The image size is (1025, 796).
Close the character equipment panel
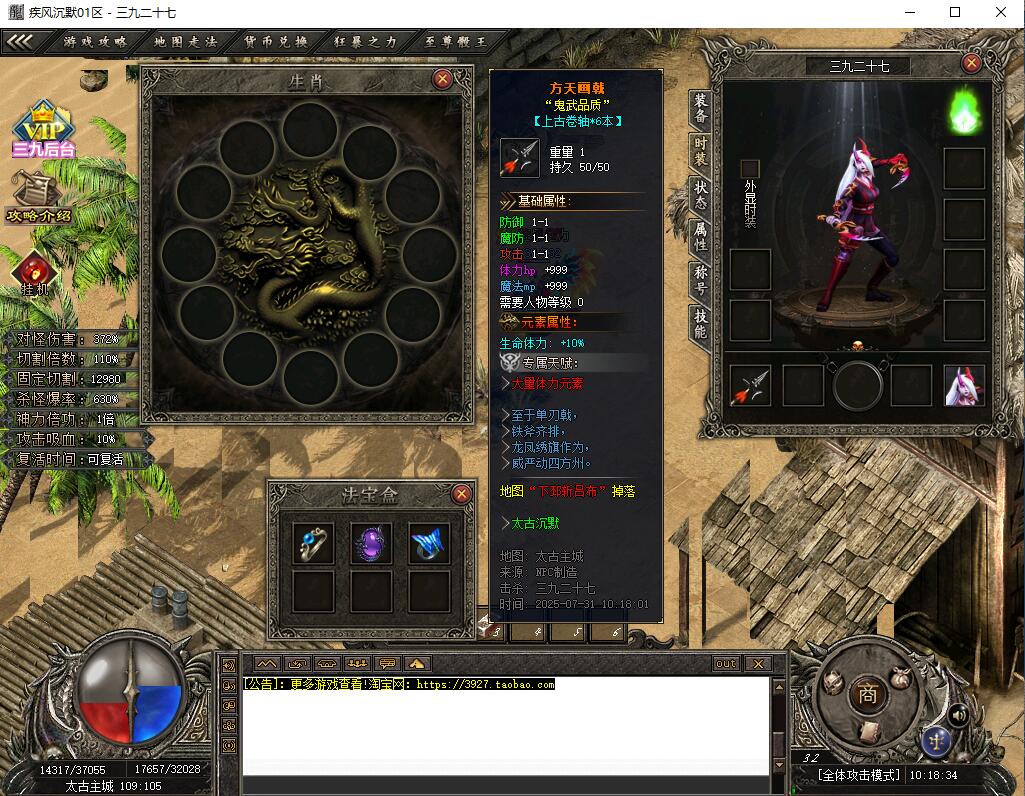tap(970, 63)
